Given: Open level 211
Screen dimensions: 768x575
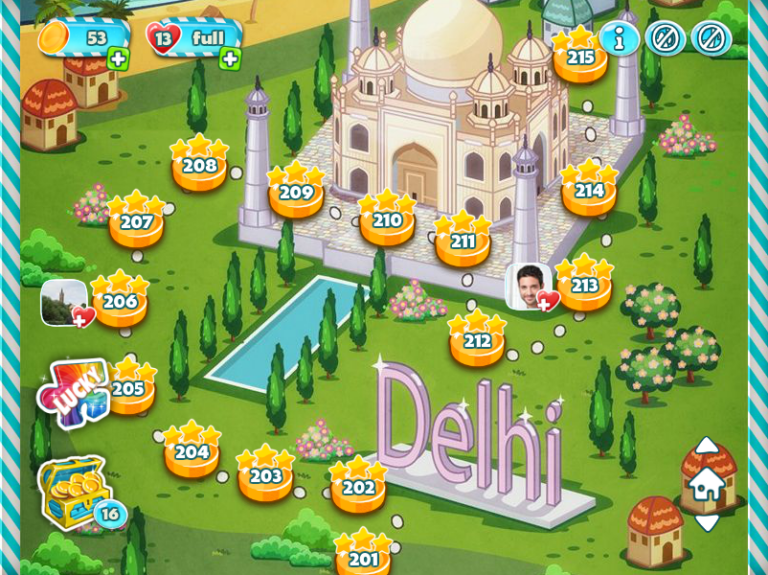Looking at the screenshot, I should (462, 242).
